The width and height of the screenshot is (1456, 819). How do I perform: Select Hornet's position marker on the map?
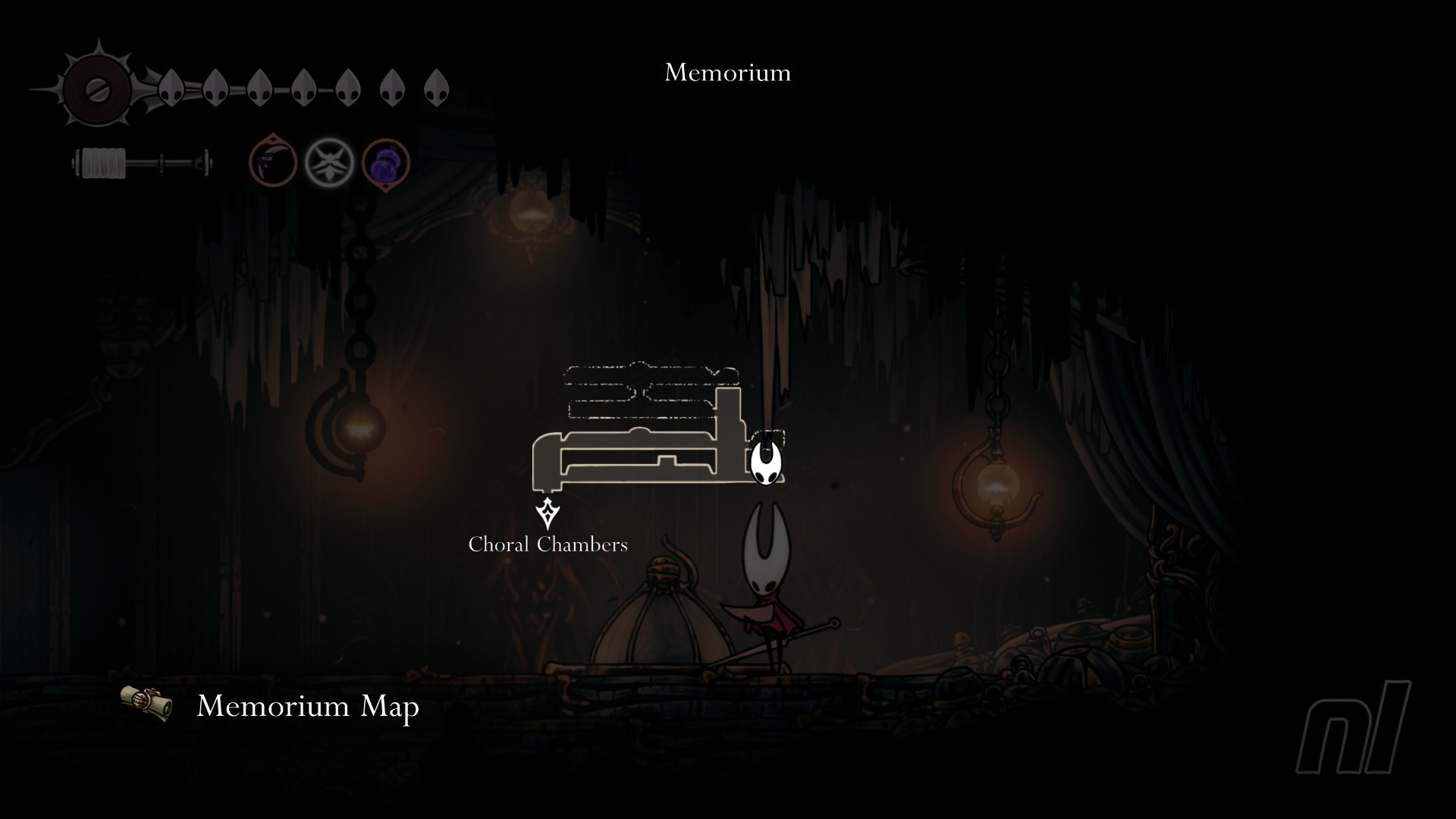tap(766, 461)
